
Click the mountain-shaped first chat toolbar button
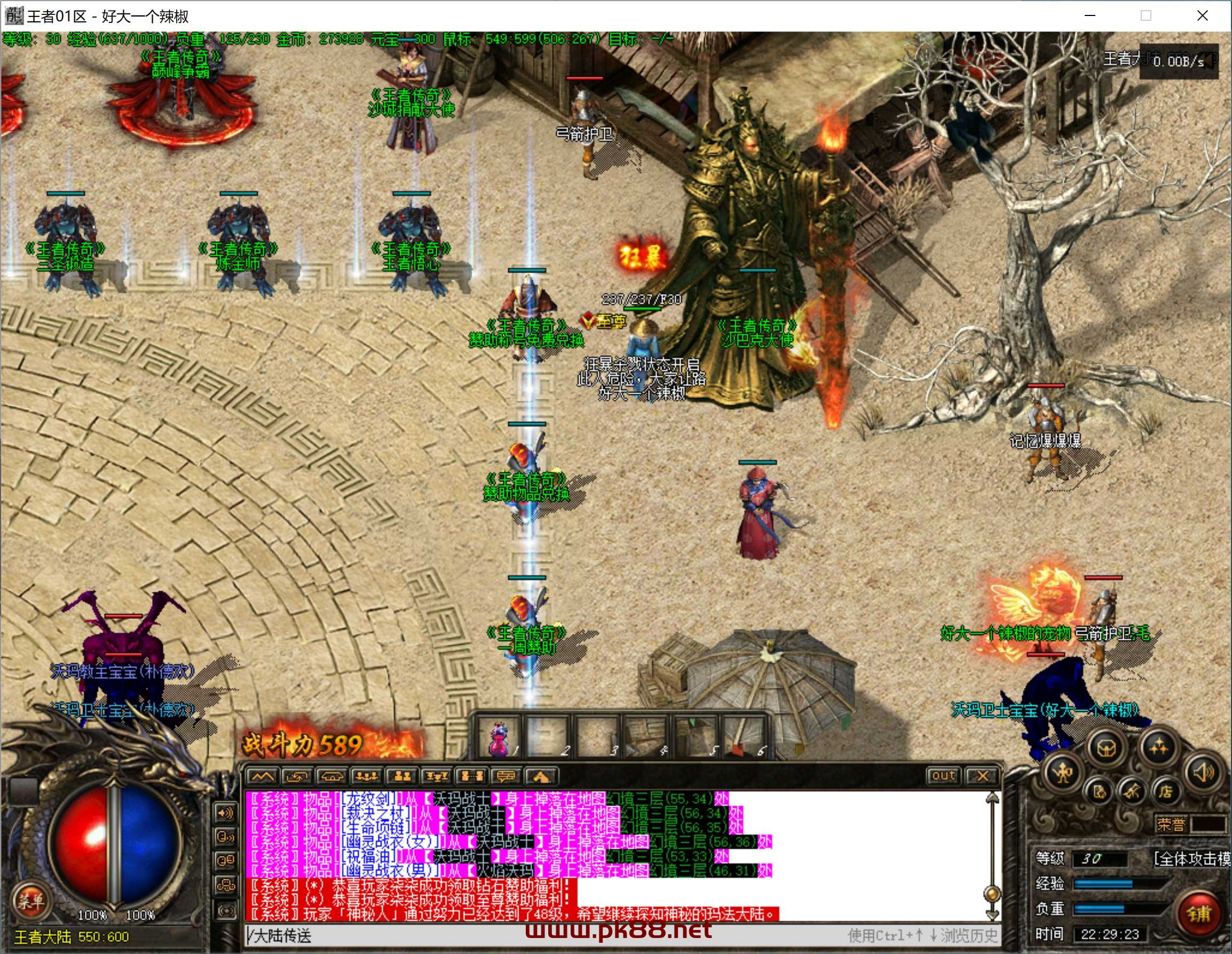262,777
